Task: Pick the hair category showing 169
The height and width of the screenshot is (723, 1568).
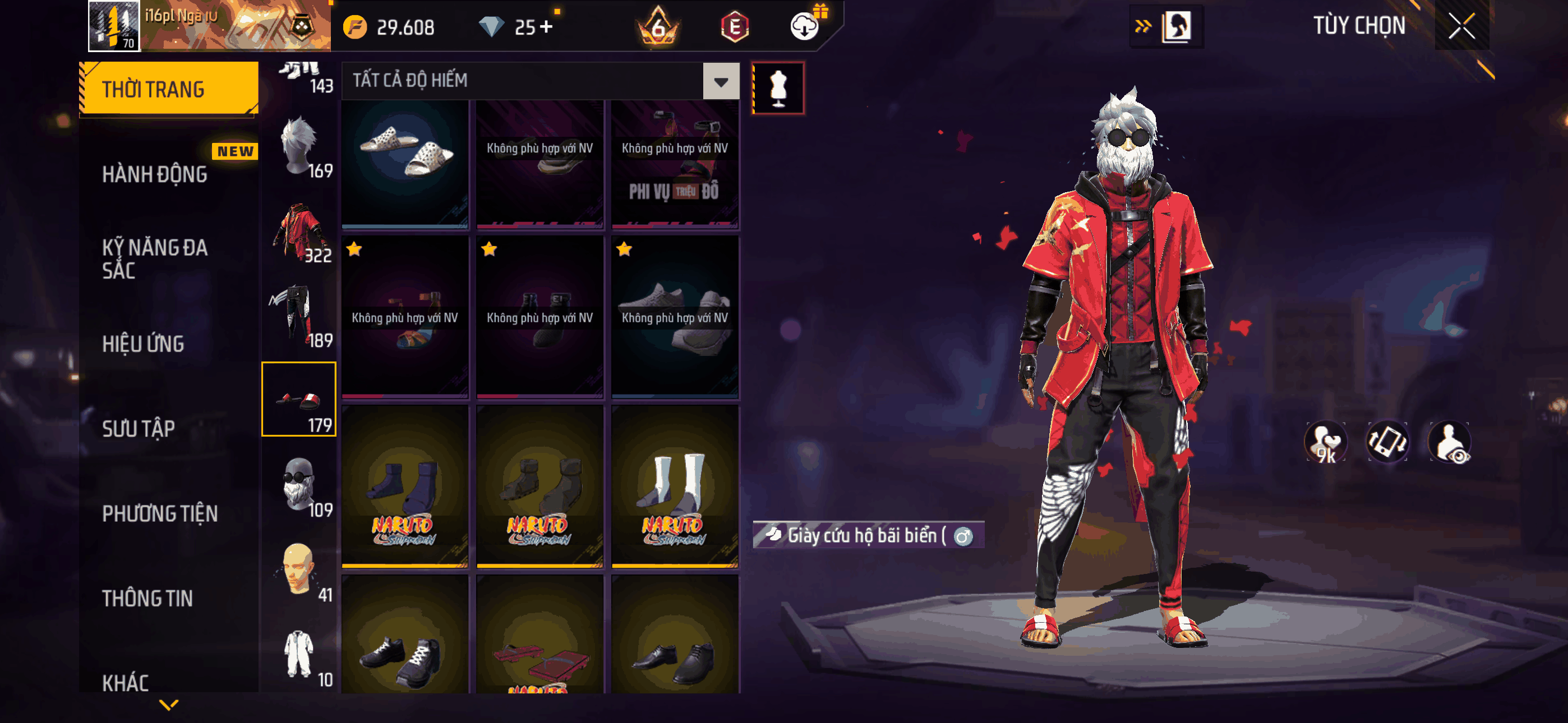Action: coord(299,146)
